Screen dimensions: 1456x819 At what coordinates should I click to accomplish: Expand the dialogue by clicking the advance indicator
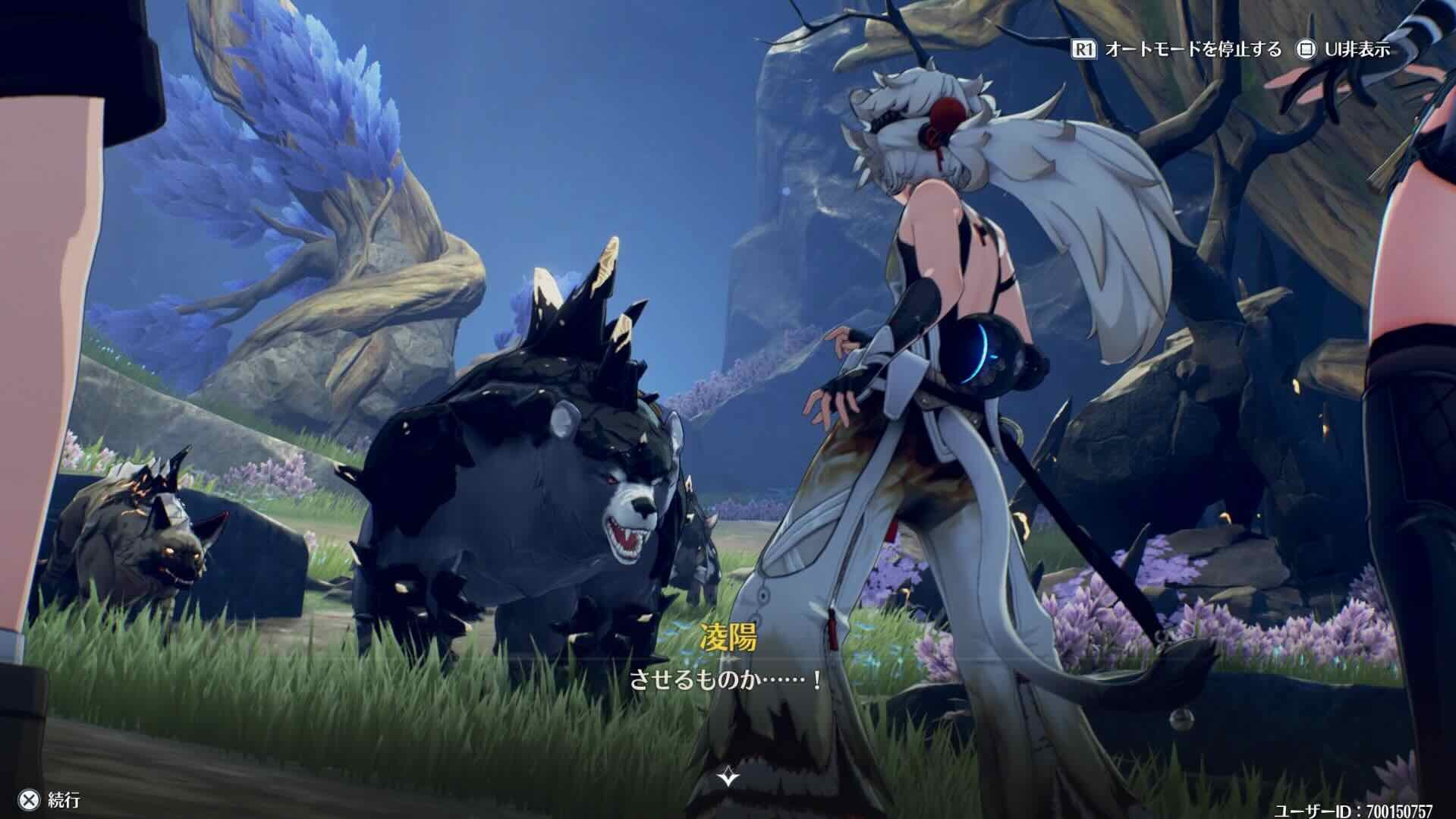click(x=727, y=776)
